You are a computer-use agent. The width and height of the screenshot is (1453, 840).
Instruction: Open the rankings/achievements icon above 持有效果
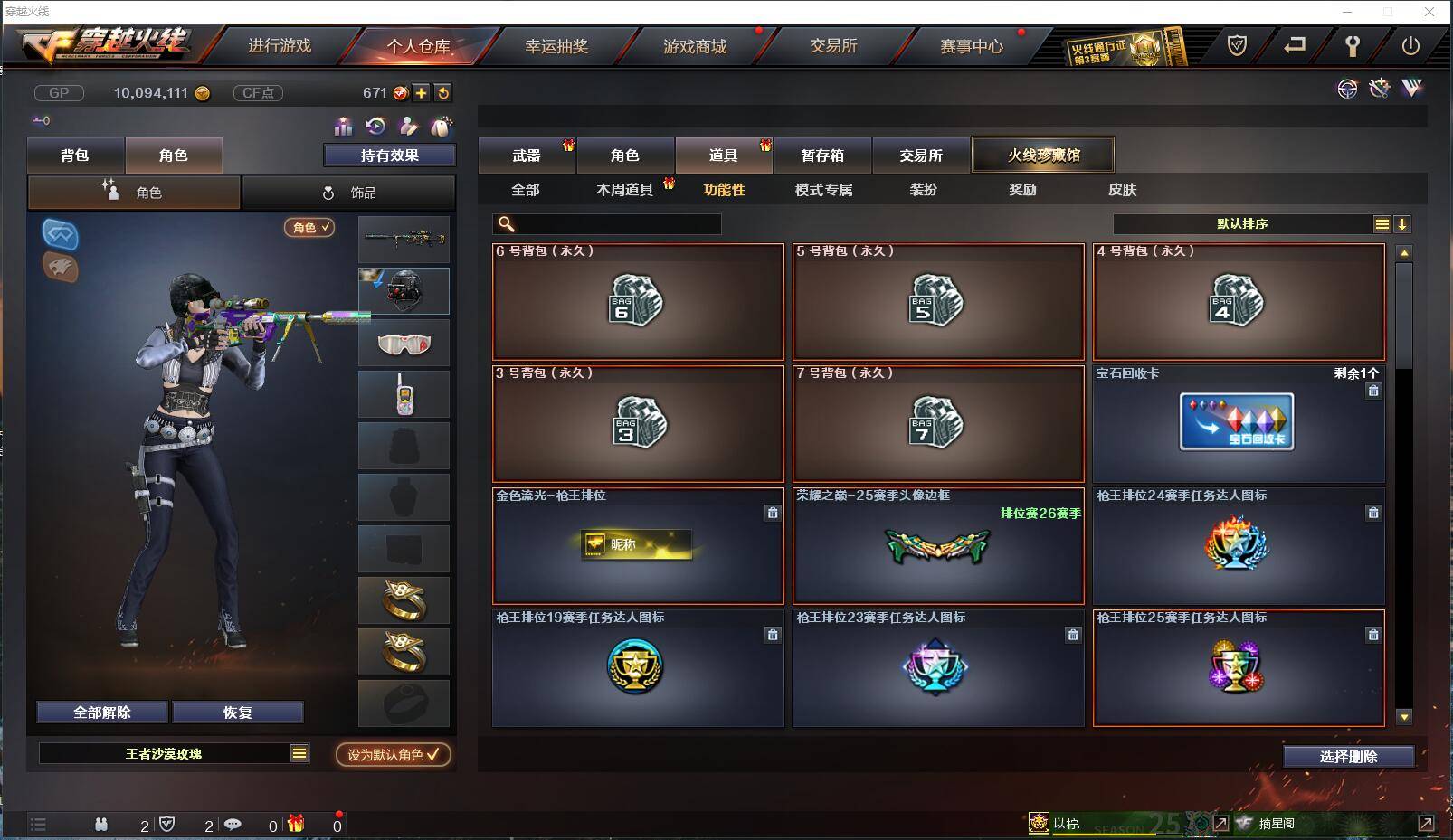(342, 127)
